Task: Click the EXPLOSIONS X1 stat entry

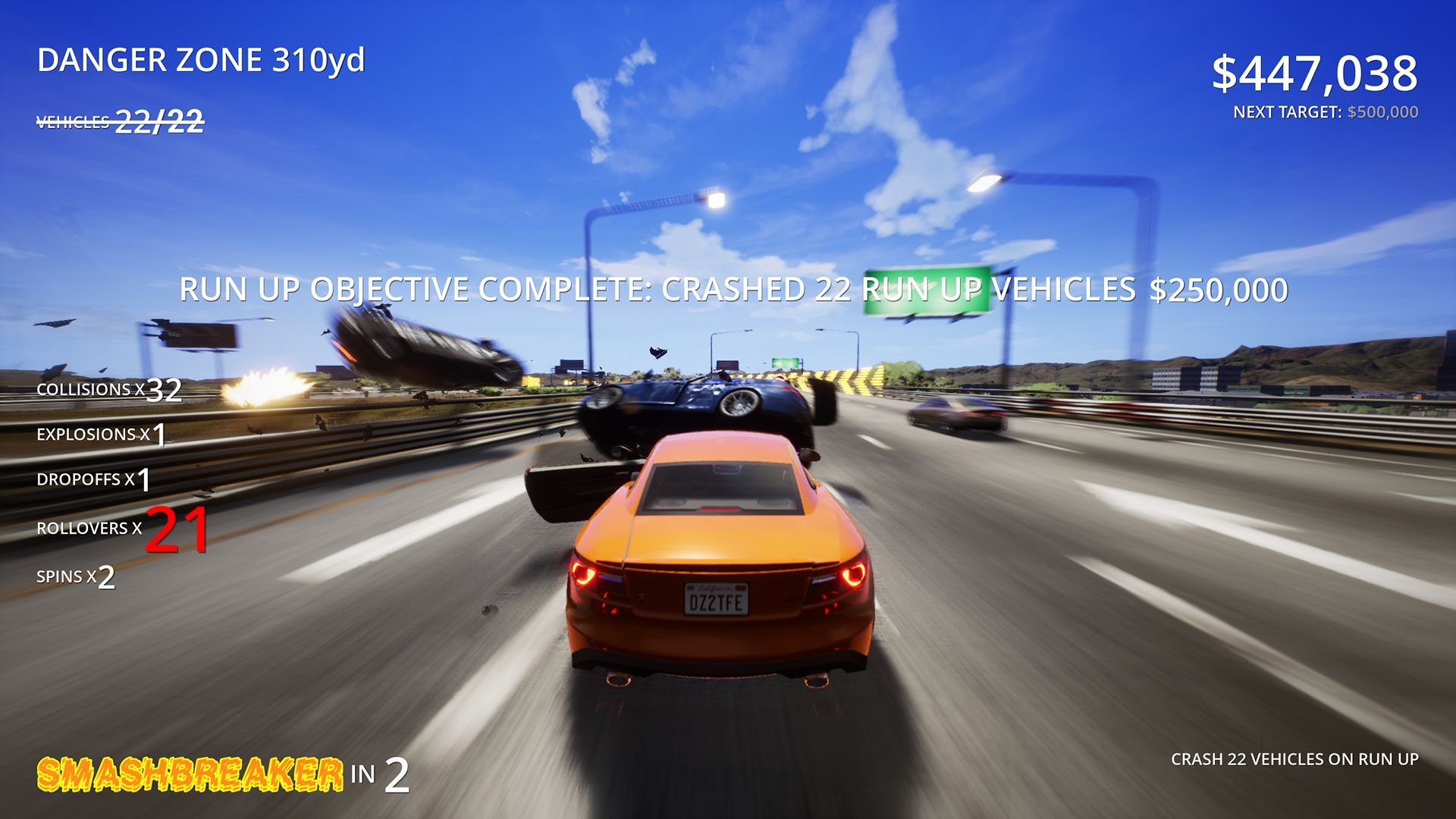Action: tap(102, 435)
